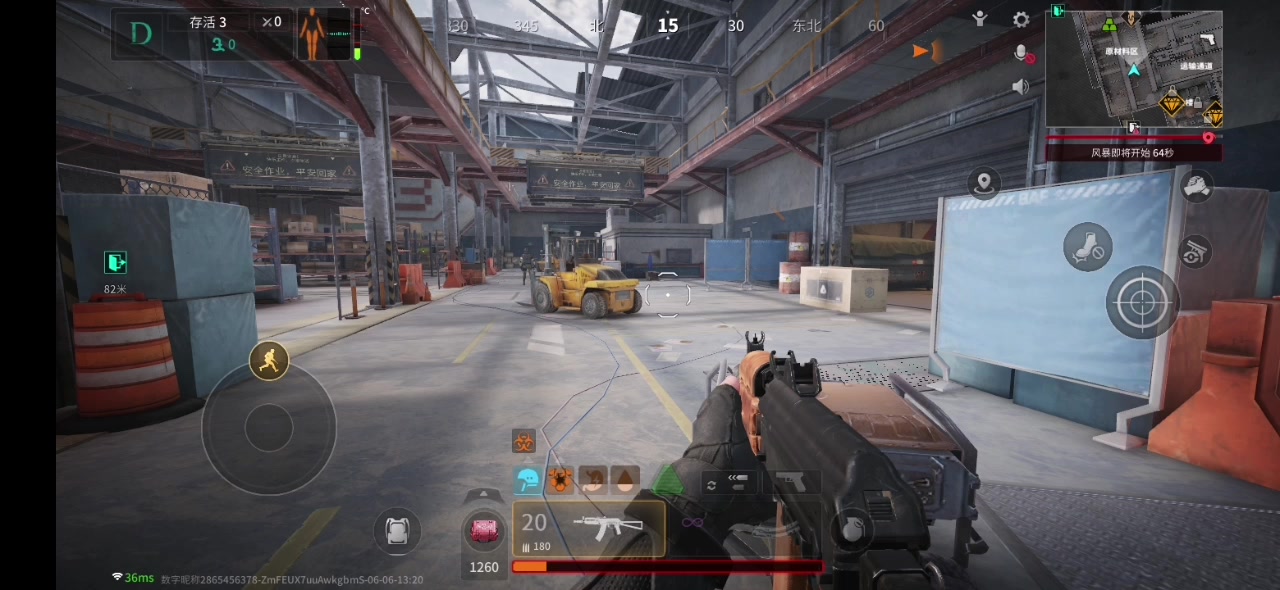Select the AK rifle weapon slot
Viewport: 1280px width, 590px height.
pyautogui.click(x=589, y=528)
